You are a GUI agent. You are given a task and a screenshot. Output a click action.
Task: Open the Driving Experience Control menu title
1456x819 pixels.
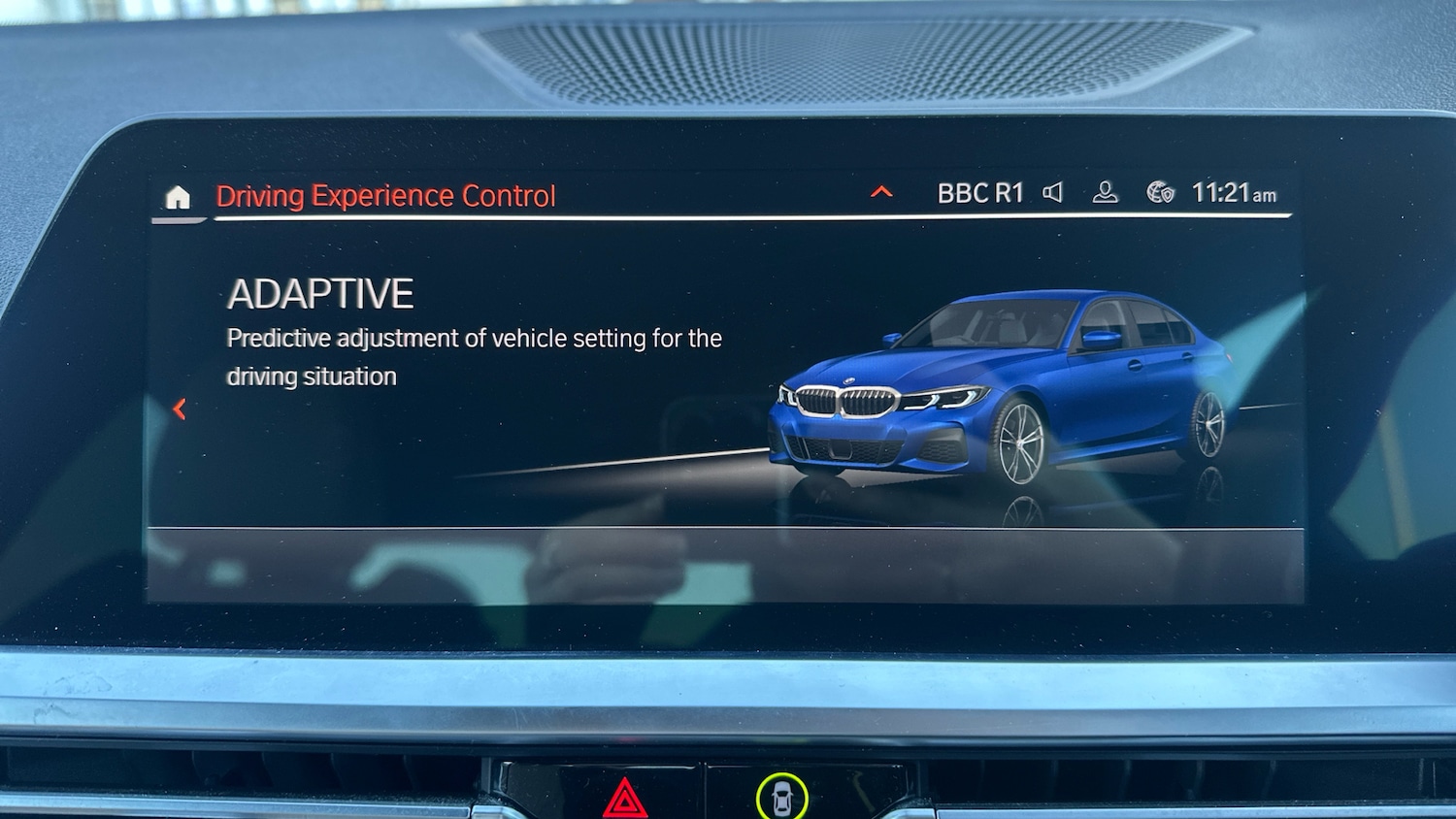(x=384, y=196)
